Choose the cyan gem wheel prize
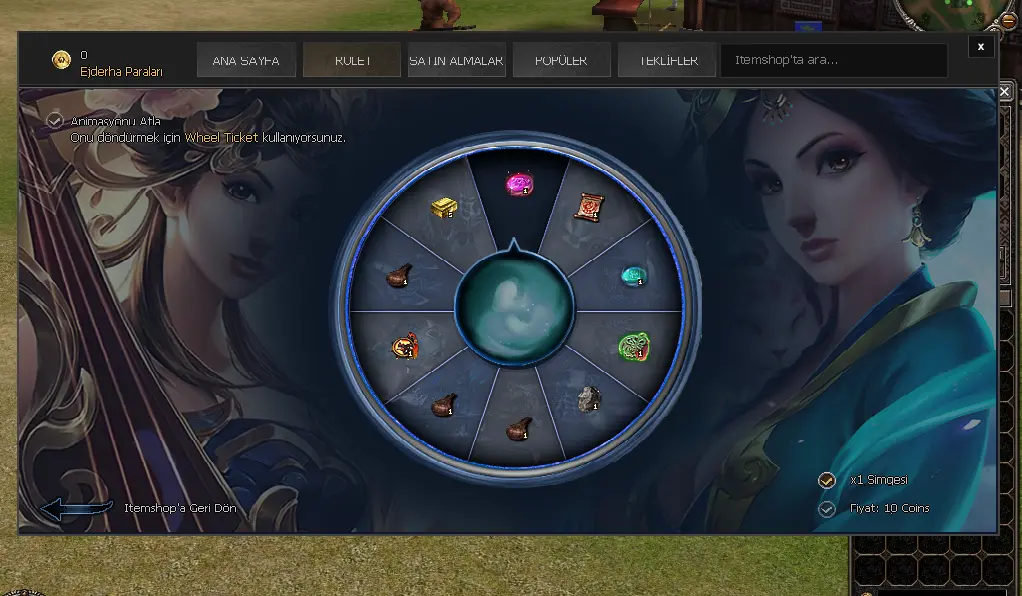This screenshot has height=596, width=1022. tap(632, 275)
